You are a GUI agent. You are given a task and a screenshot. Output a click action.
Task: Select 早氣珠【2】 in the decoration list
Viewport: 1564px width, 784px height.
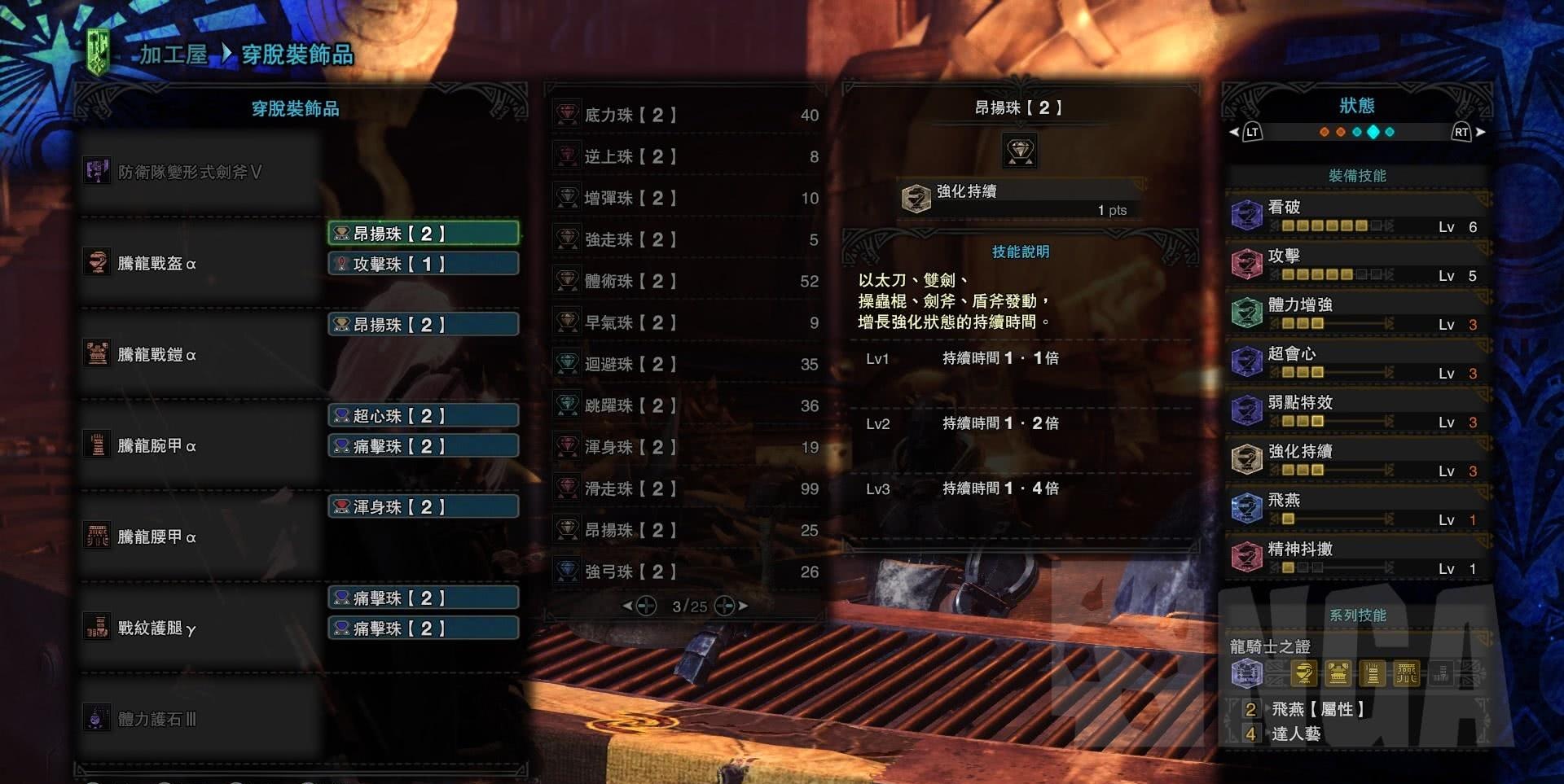coord(686,322)
